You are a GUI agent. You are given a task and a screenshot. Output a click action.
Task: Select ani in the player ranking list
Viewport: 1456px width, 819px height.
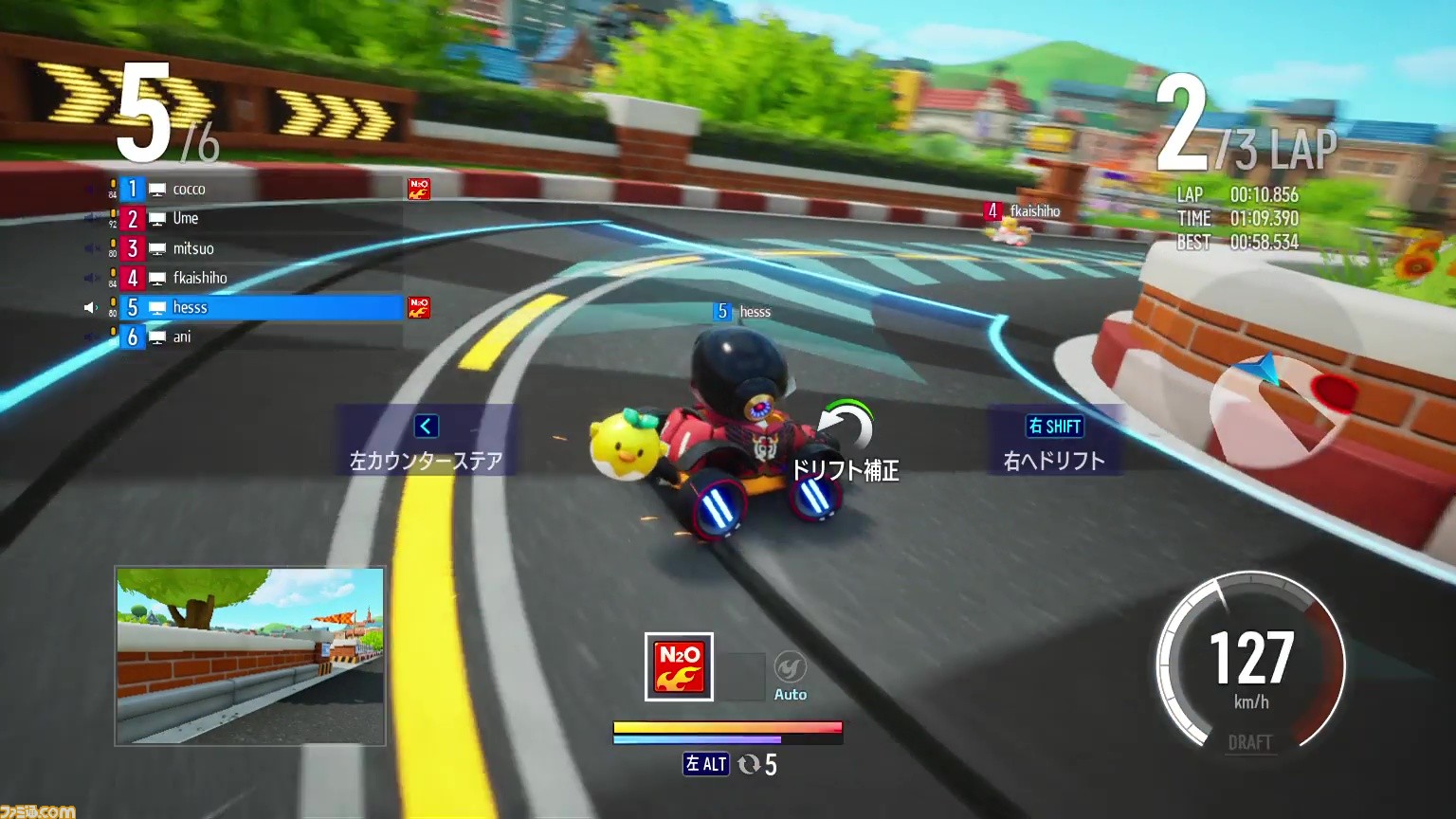181,337
